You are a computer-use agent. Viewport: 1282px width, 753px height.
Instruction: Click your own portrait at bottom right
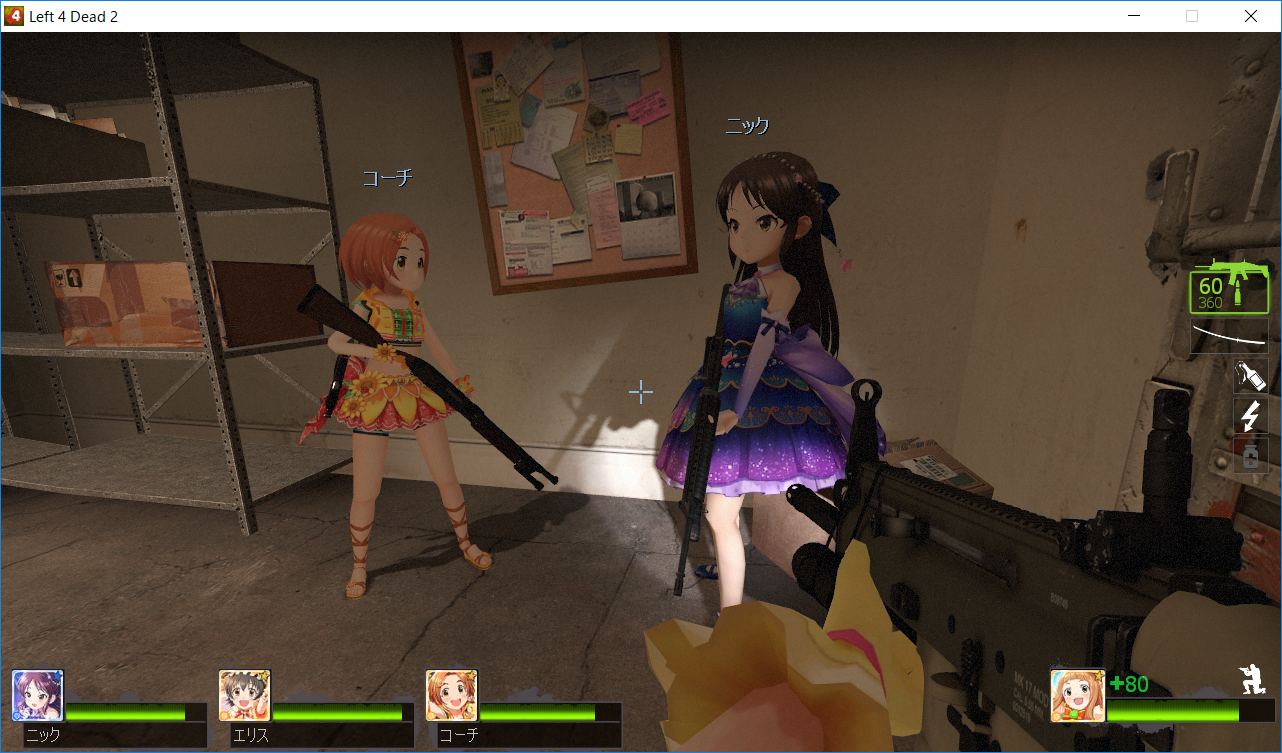click(1078, 694)
